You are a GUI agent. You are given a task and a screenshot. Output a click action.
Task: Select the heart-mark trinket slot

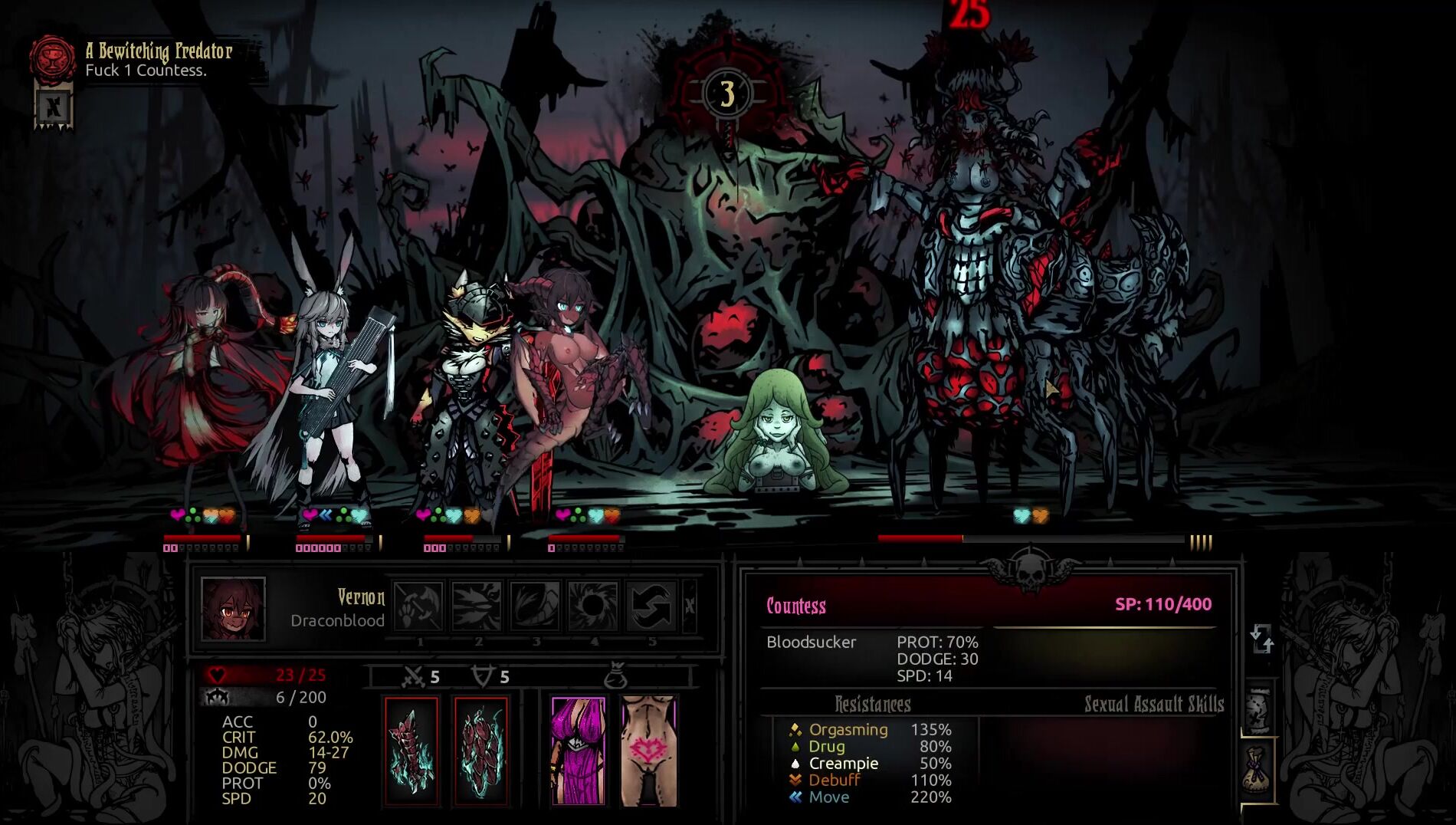(x=648, y=751)
